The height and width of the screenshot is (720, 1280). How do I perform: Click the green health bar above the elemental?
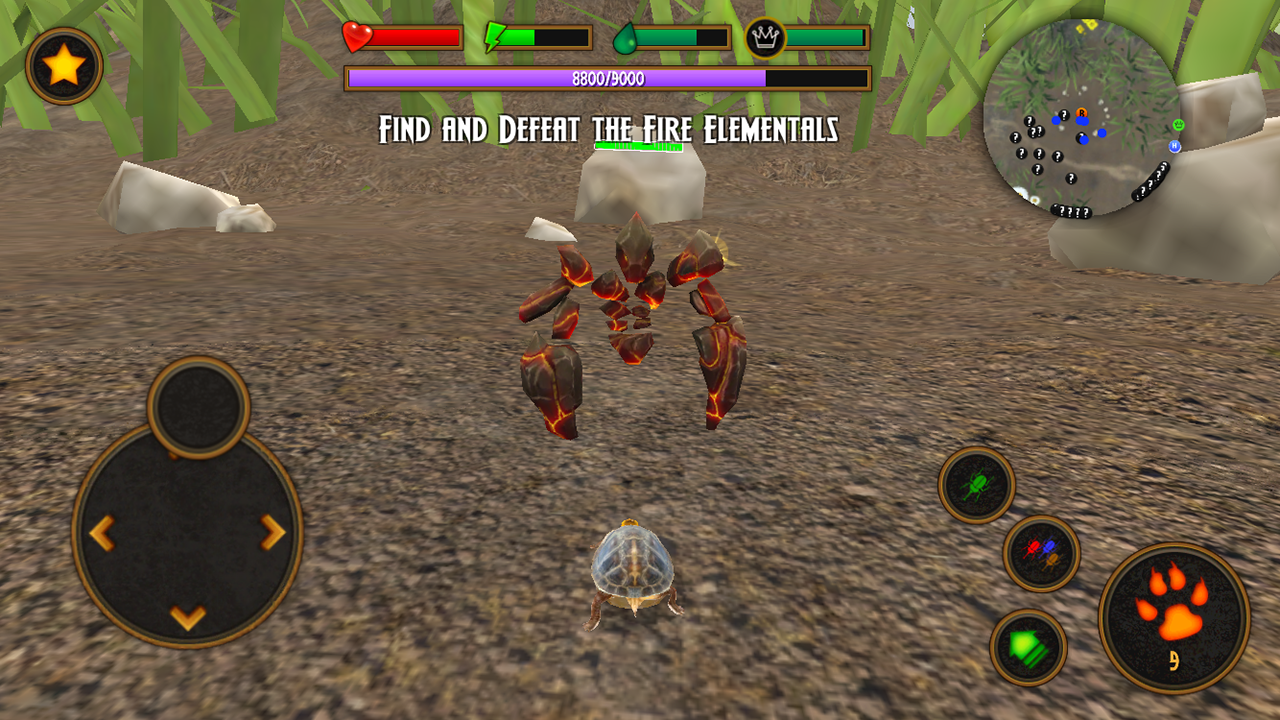point(638,146)
